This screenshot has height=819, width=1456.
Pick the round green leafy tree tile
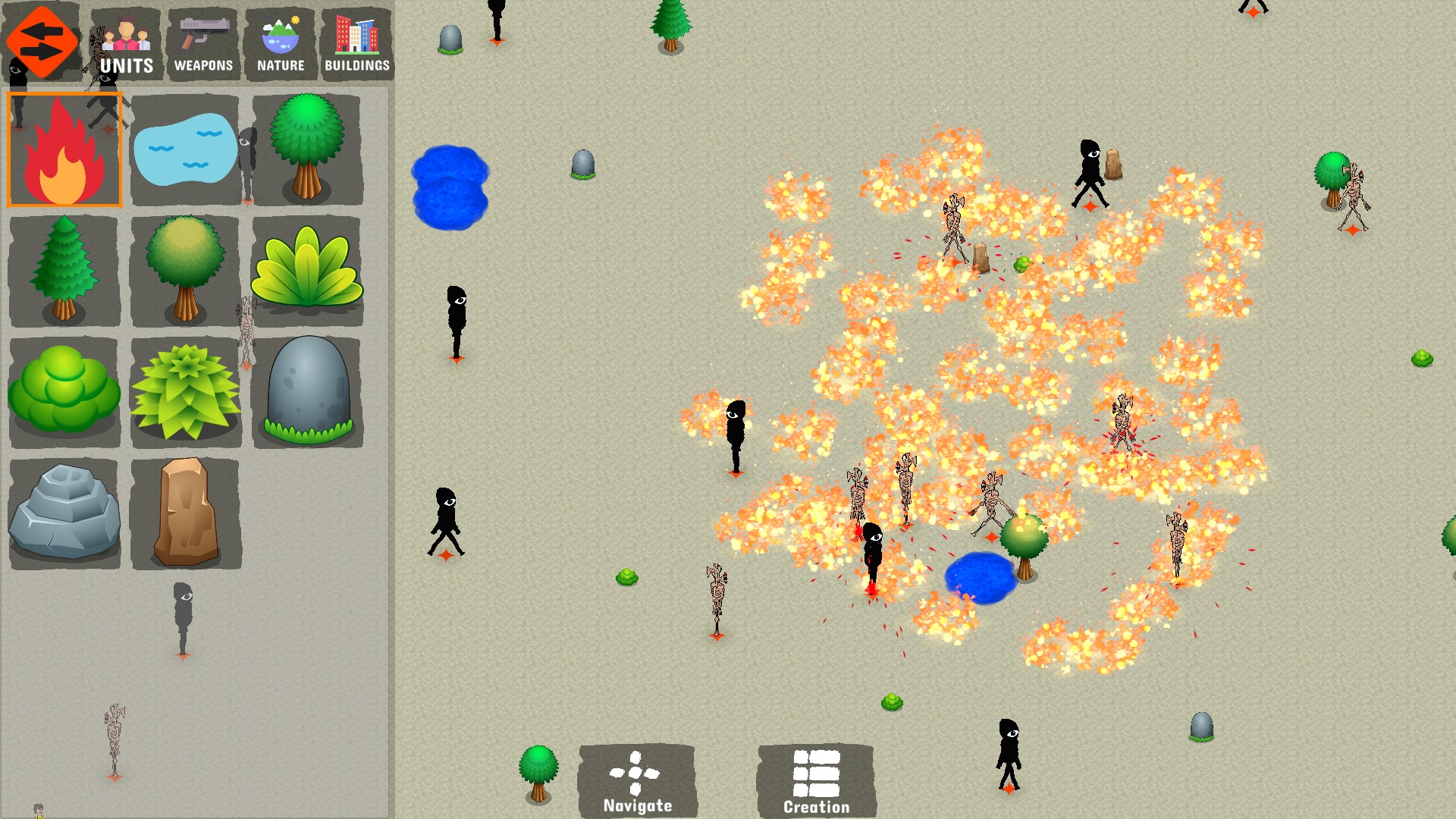307,149
